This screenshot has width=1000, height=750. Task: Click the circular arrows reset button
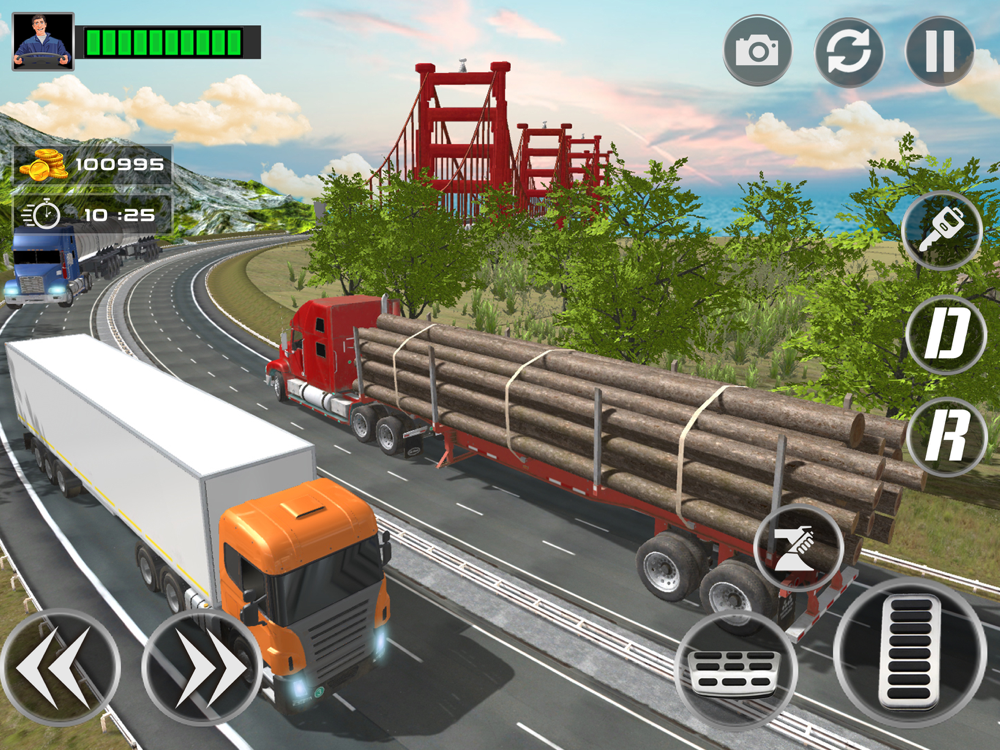coord(849,51)
